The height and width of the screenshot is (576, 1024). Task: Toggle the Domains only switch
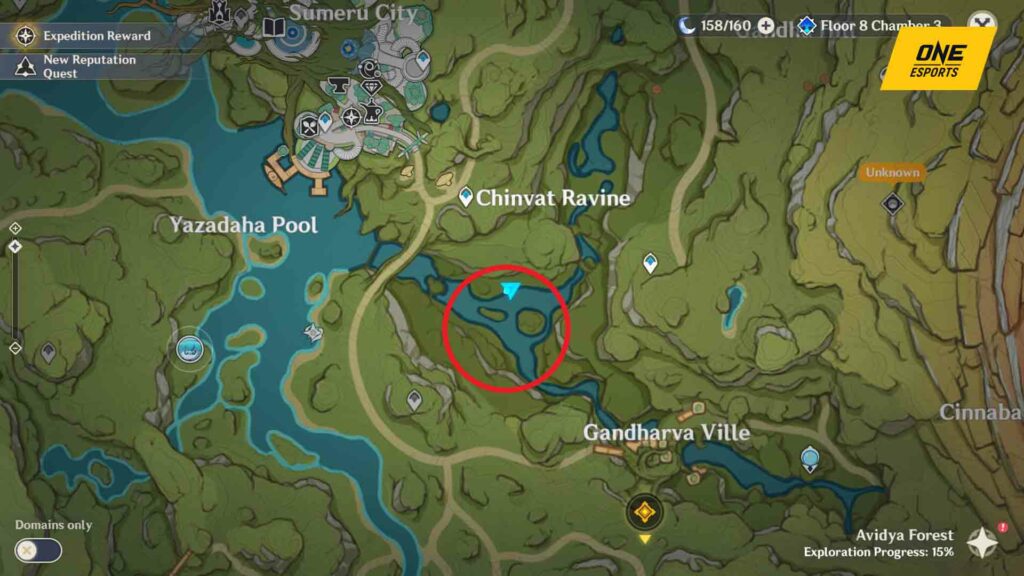tap(38, 550)
